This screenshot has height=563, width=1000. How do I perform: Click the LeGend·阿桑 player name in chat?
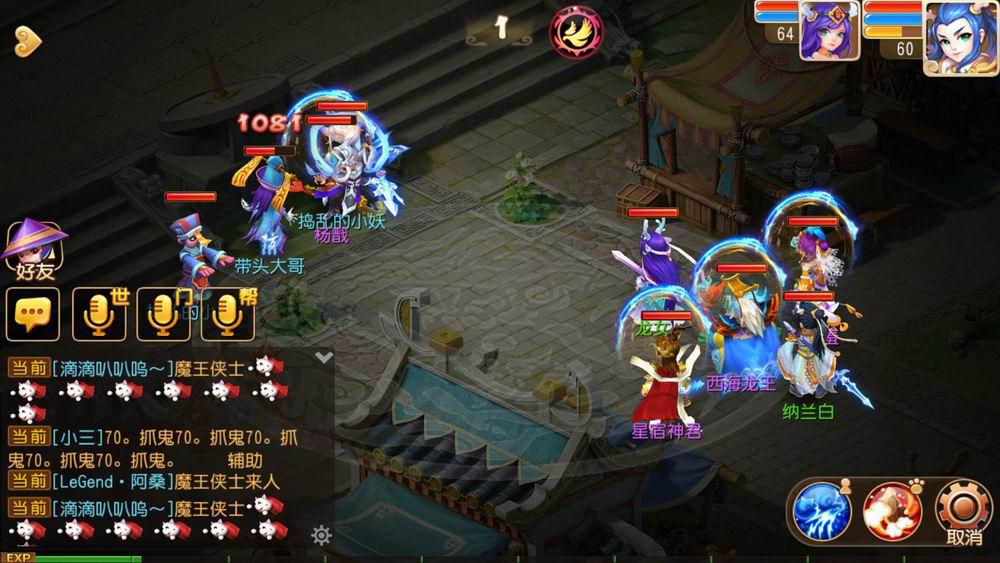111,482
